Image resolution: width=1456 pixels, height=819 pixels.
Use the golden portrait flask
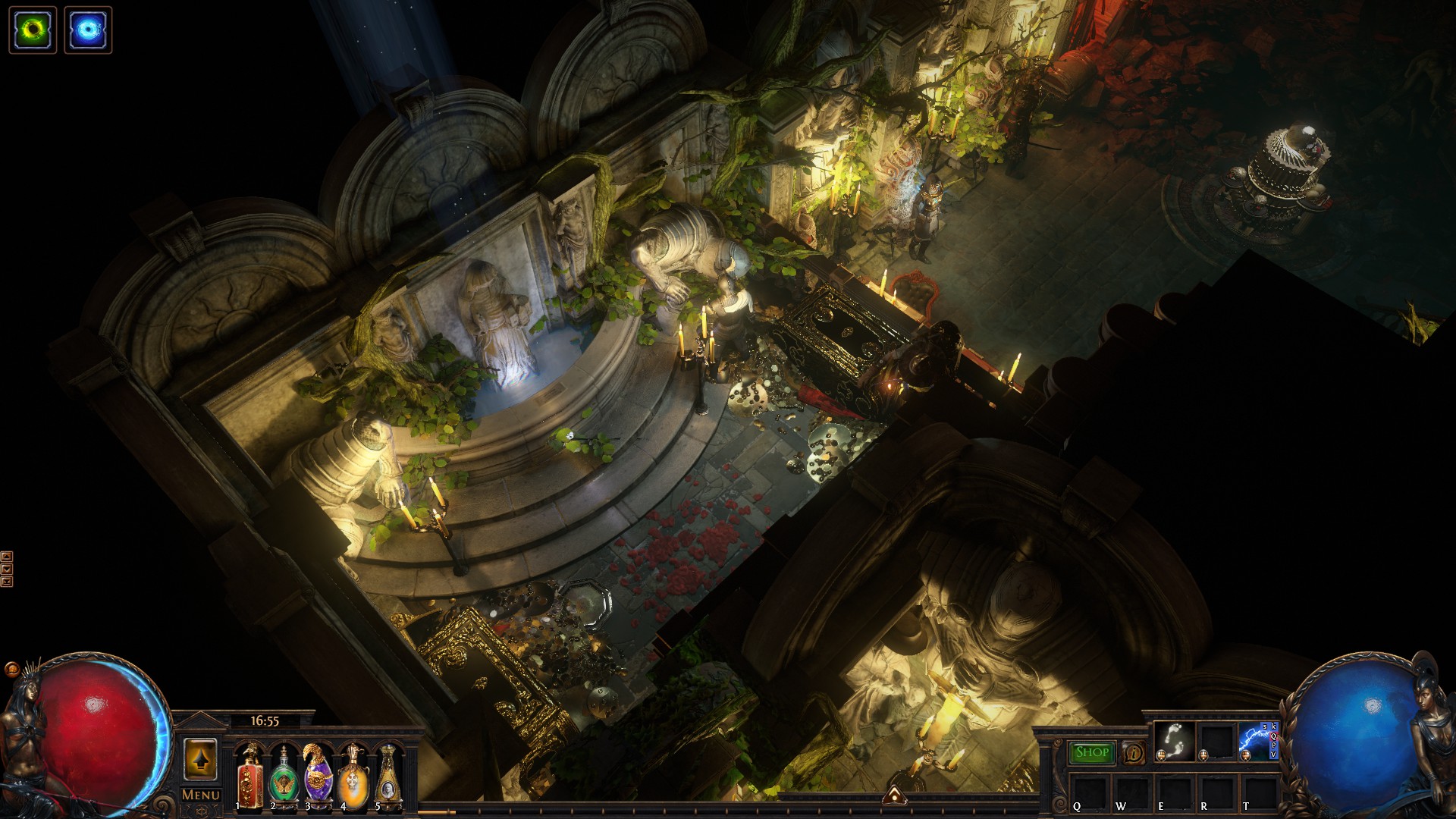[387, 776]
